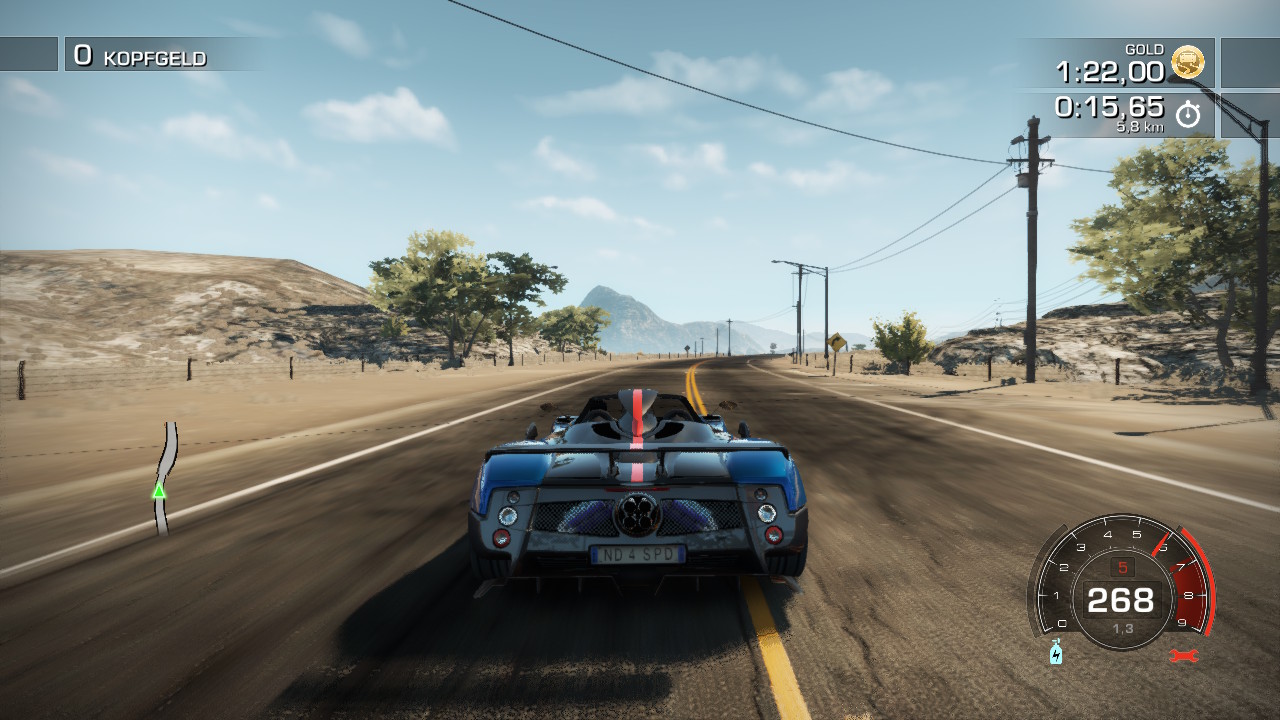Click the red wrench damage icon
This screenshot has width=1280, height=720.
point(1183,655)
